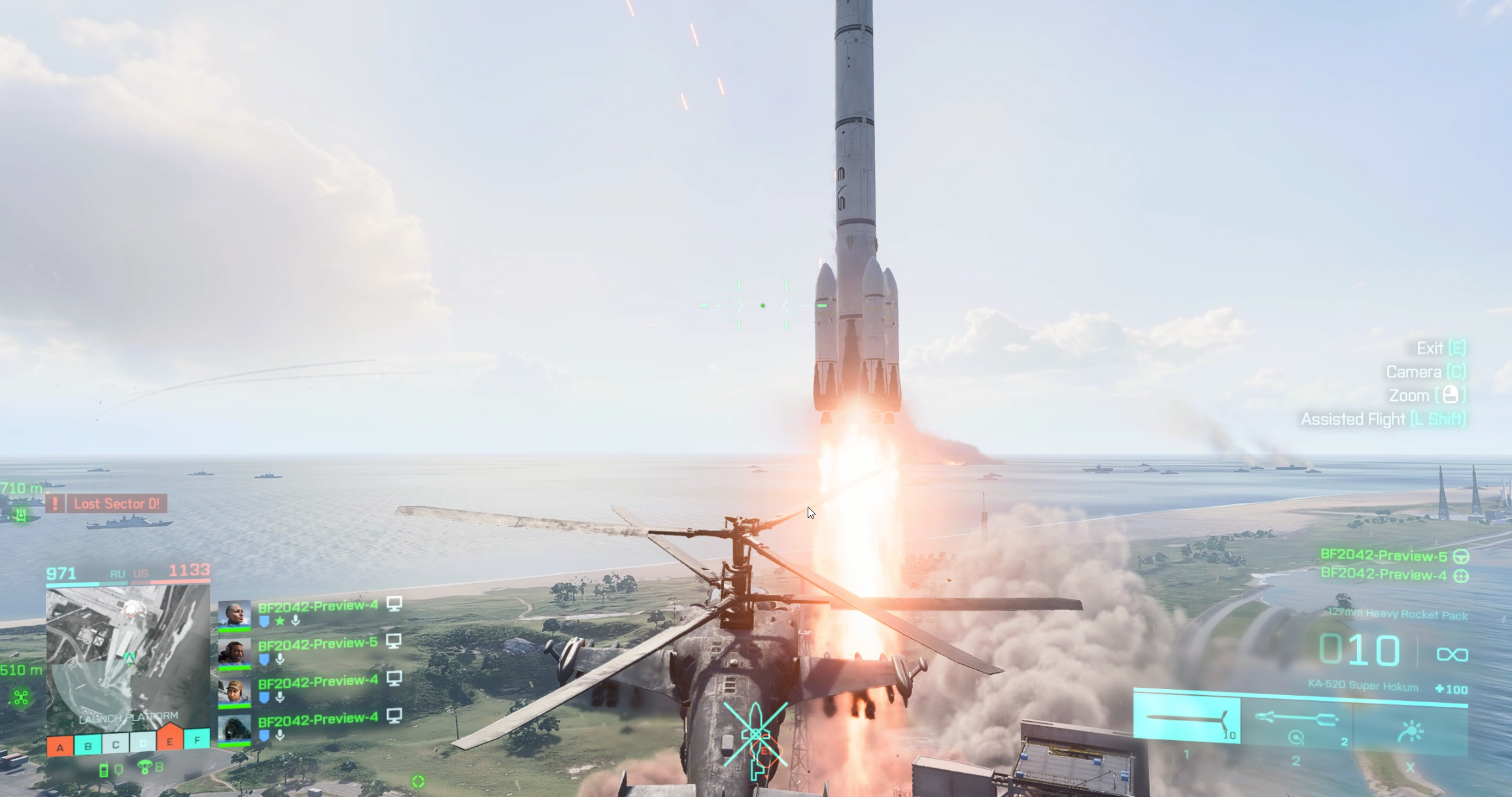Click the Lost Sector D alert

tap(116, 503)
